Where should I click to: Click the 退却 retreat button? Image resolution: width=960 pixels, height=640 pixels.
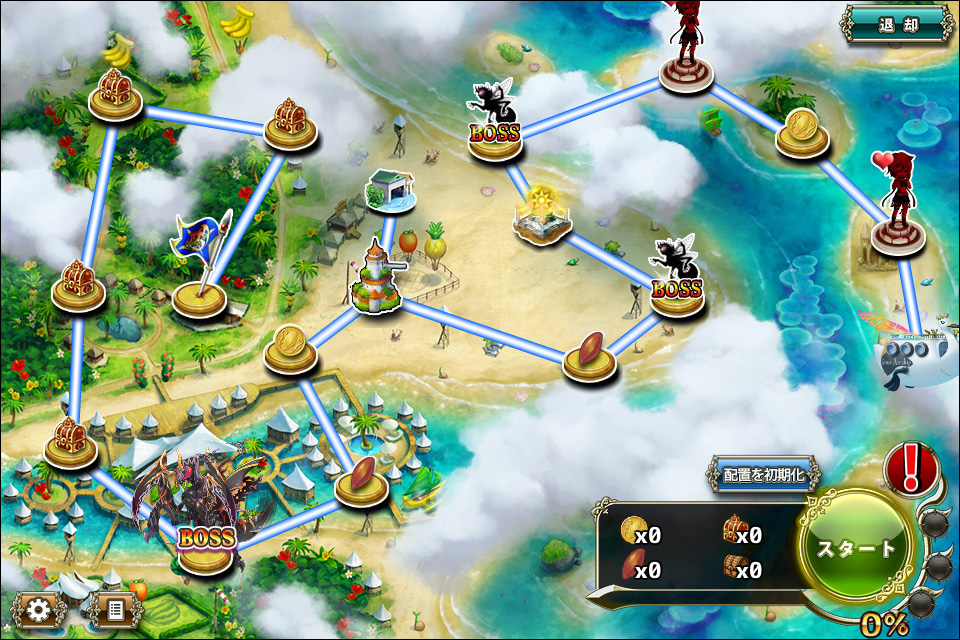[x=897, y=23]
